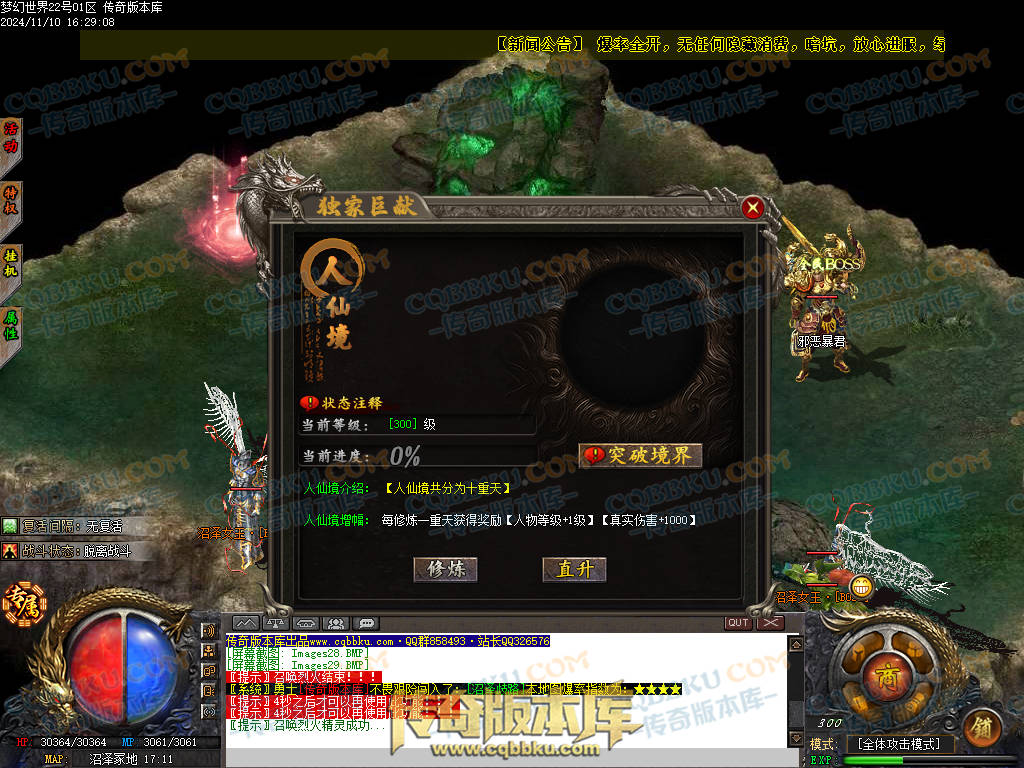Viewport: 1024px width, 768px height.
Task: Open the 特权 privileges side tab
Action: tap(11, 200)
